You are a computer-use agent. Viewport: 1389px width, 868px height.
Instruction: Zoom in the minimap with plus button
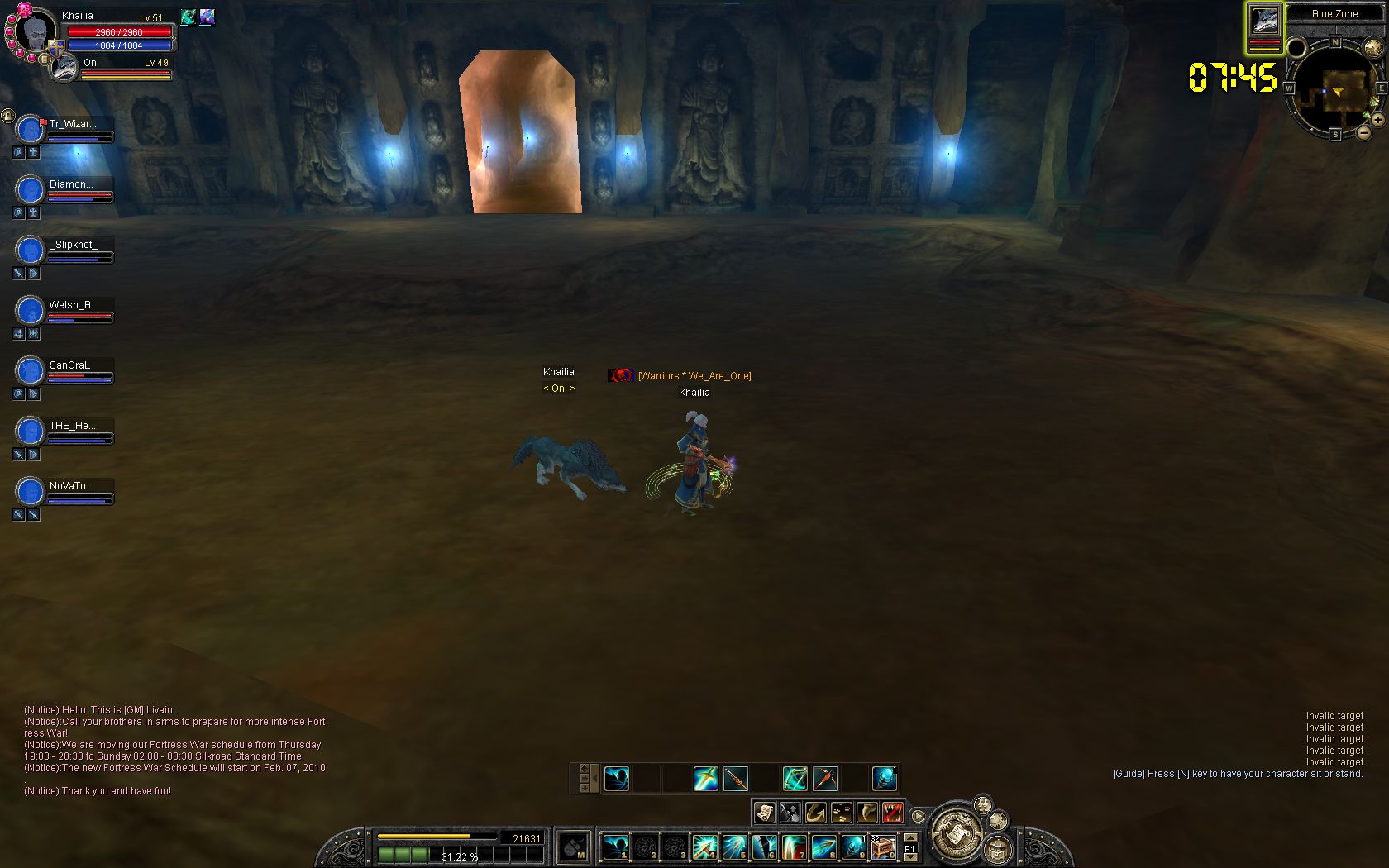[x=1378, y=120]
